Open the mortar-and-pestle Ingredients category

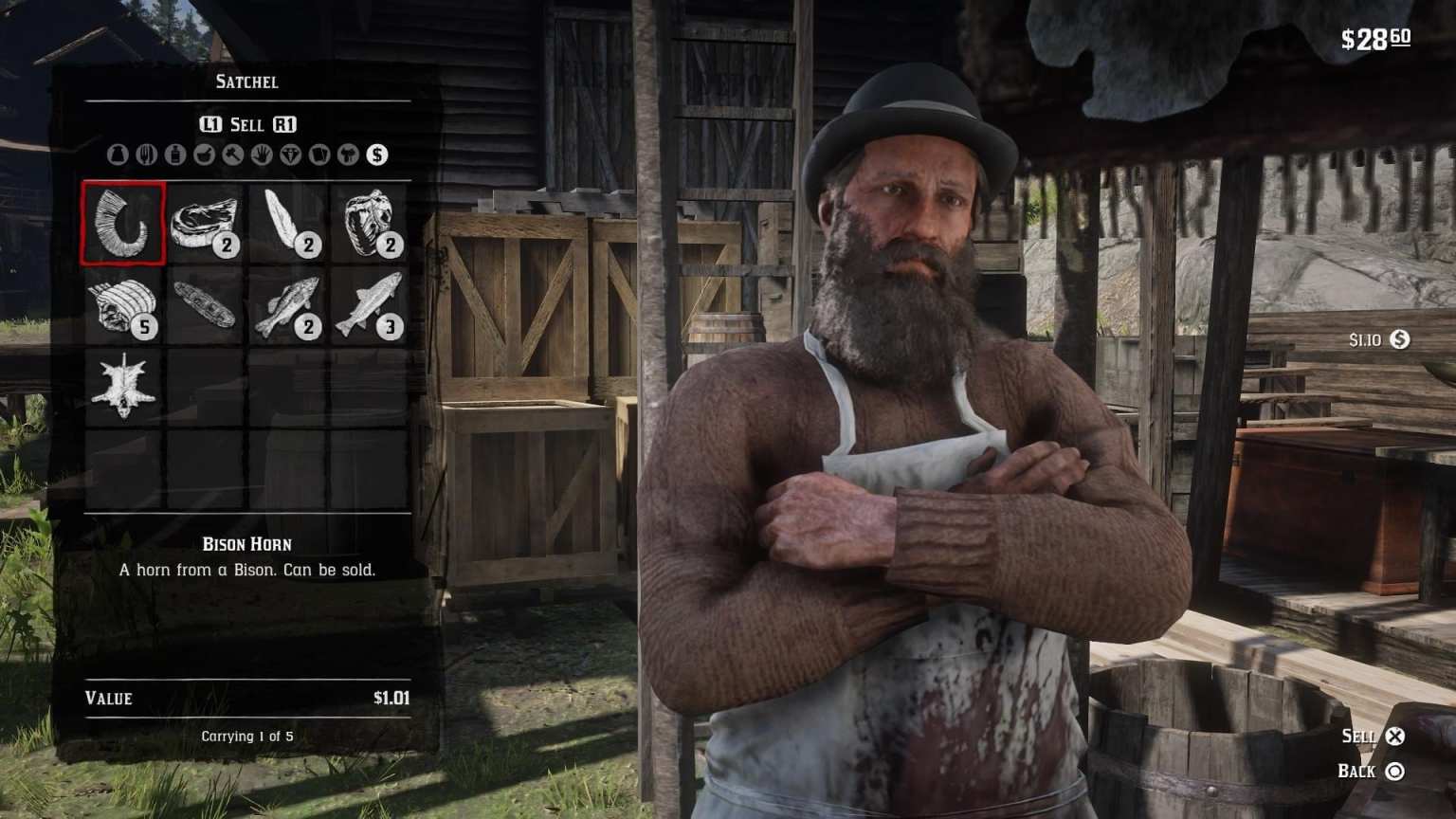[202, 154]
